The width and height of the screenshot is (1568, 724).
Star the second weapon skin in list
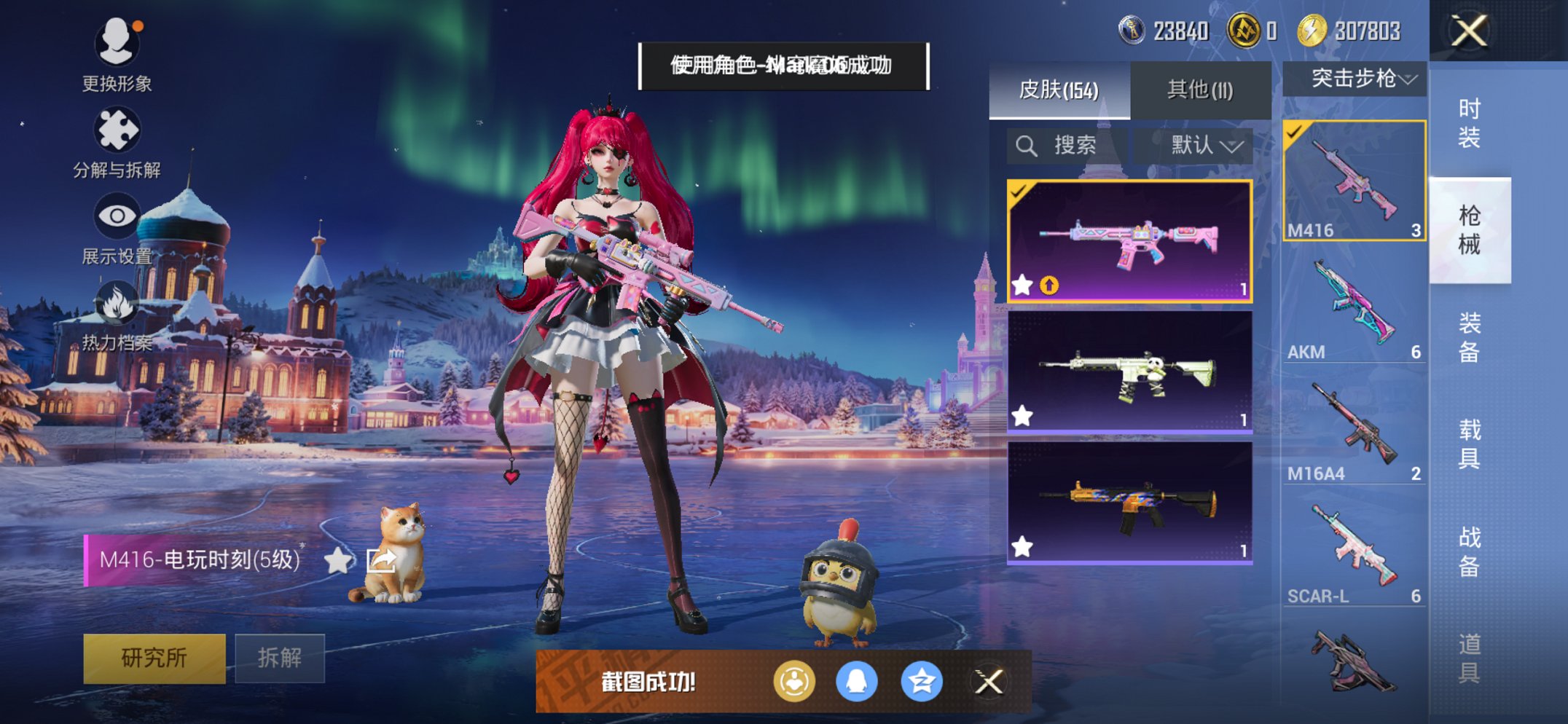[1022, 416]
